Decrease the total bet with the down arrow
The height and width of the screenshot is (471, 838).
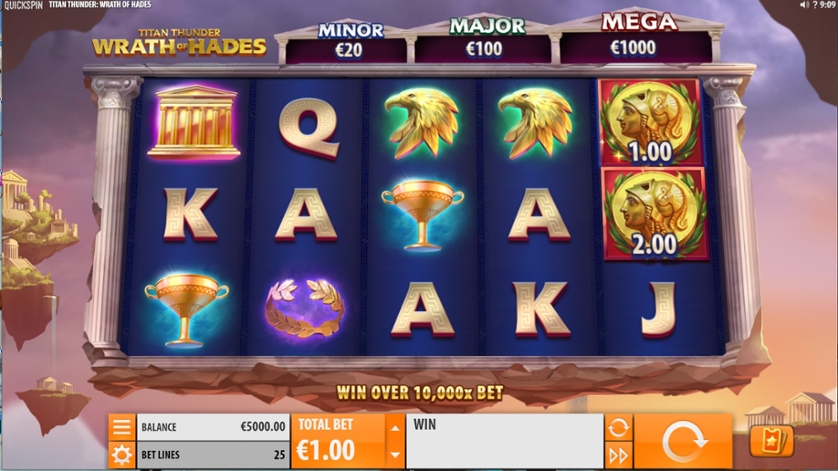[395, 455]
